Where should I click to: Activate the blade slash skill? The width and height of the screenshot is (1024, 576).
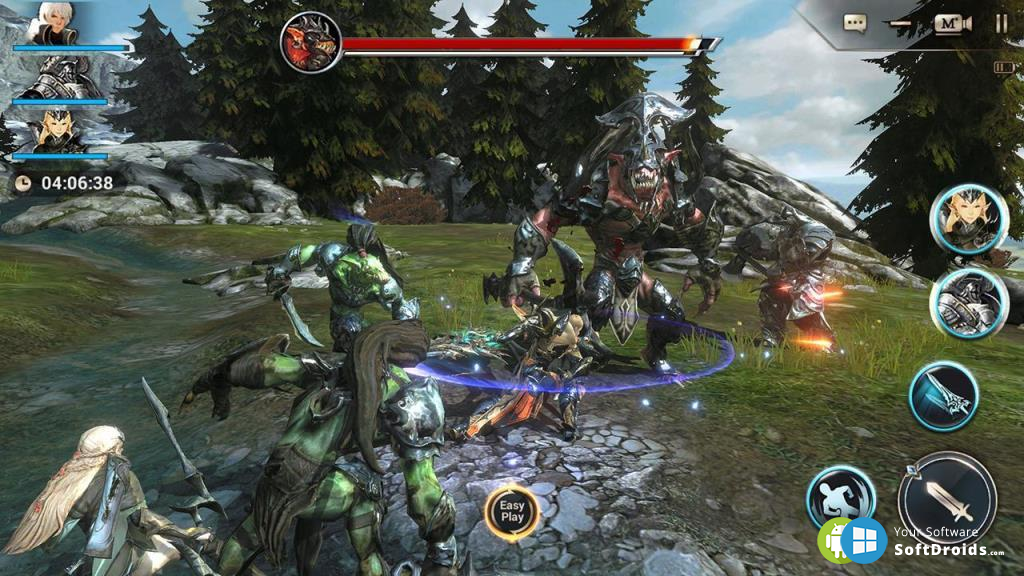tap(943, 396)
